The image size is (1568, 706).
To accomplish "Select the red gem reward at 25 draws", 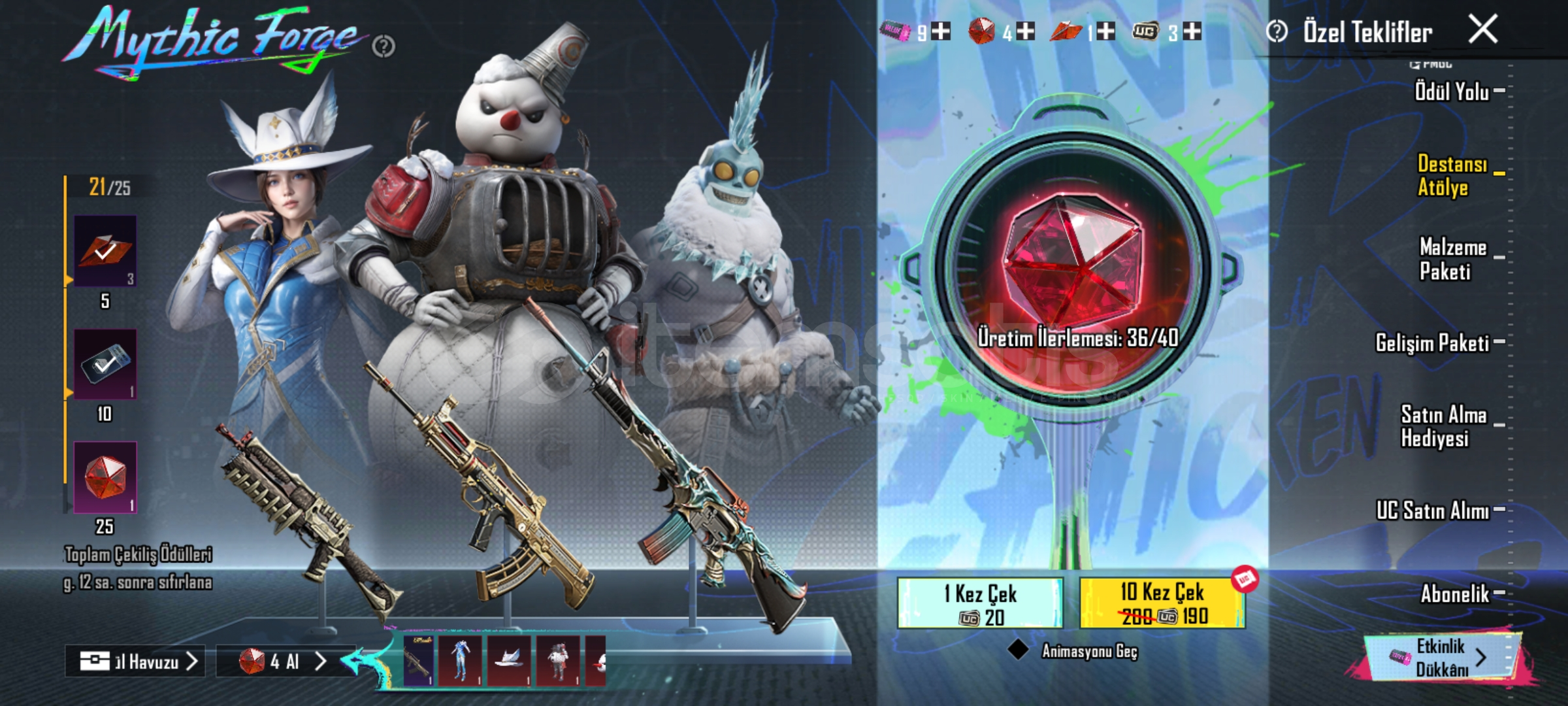I will tap(105, 477).
